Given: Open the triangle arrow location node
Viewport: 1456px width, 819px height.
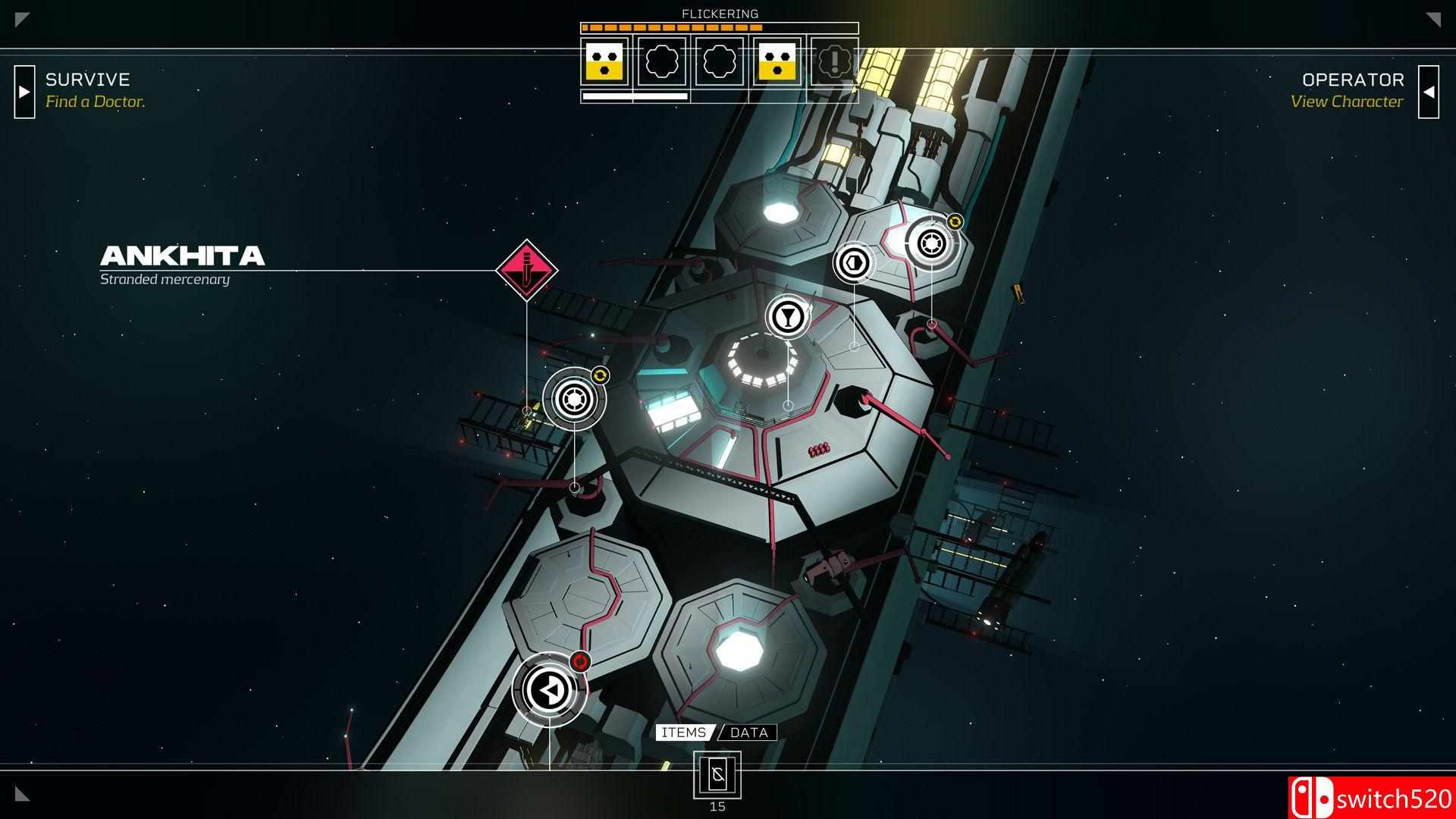Looking at the screenshot, I should click(x=548, y=690).
